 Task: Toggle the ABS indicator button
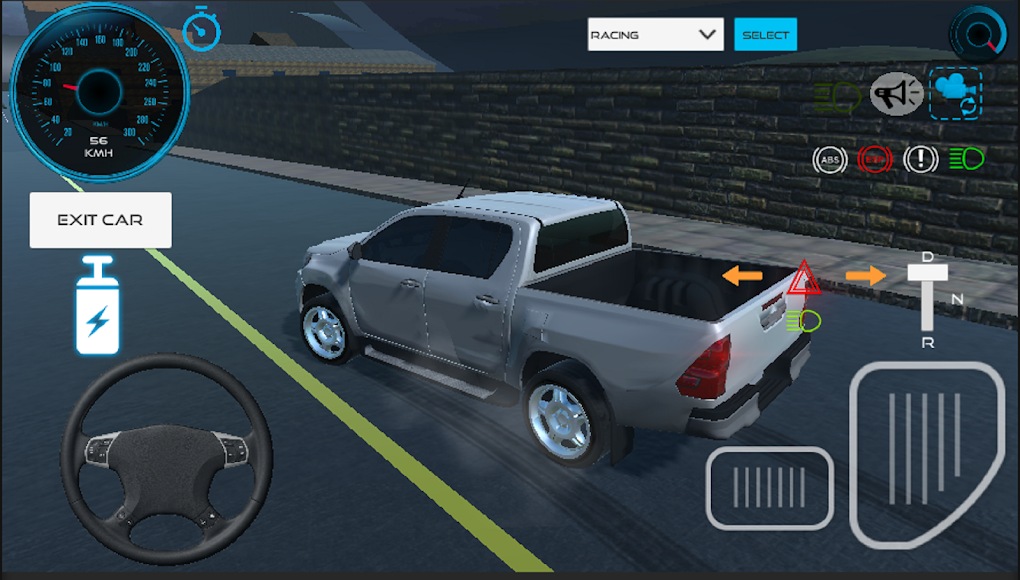[829, 159]
